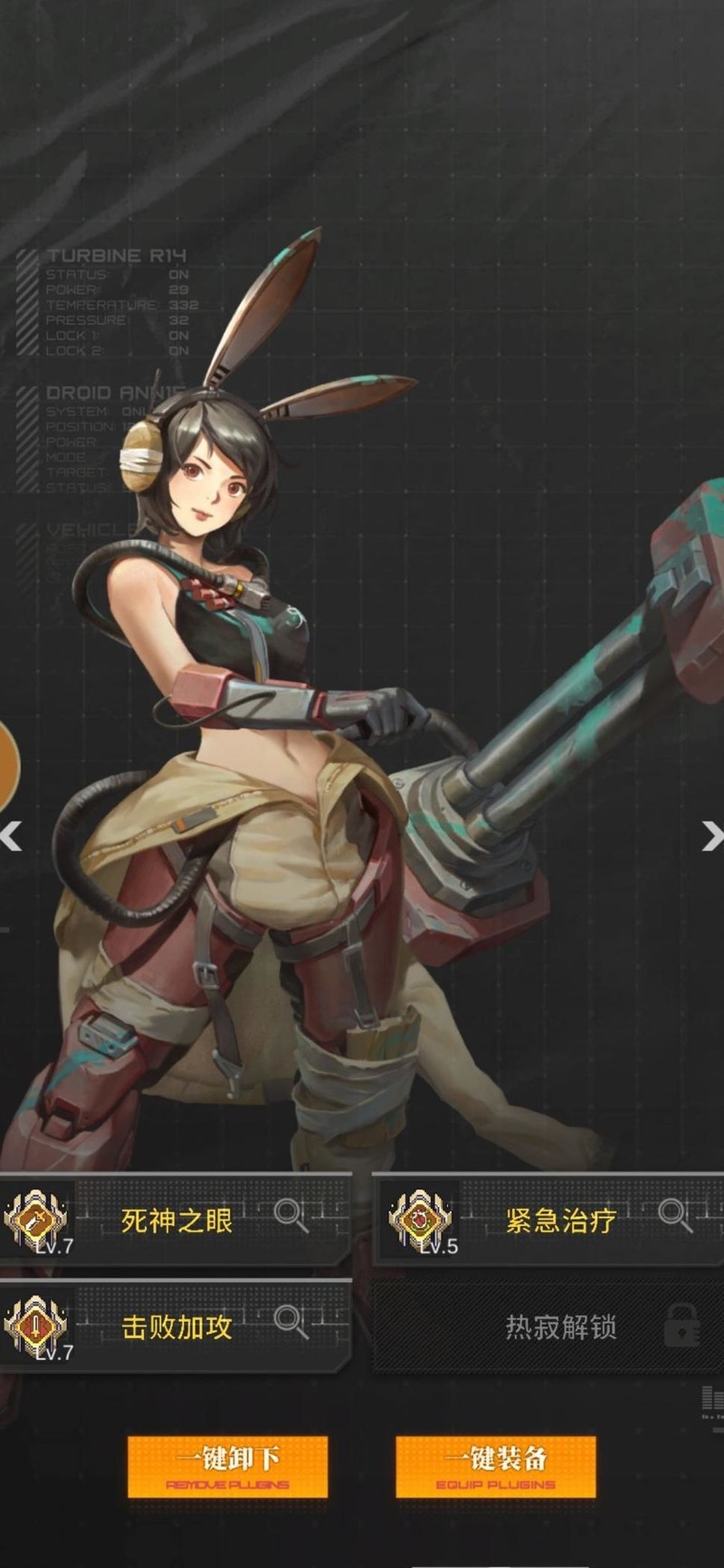Inspect 击败加攻 with its magnifier icon
The image size is (724, 1568).
(x=291, y=1321)
